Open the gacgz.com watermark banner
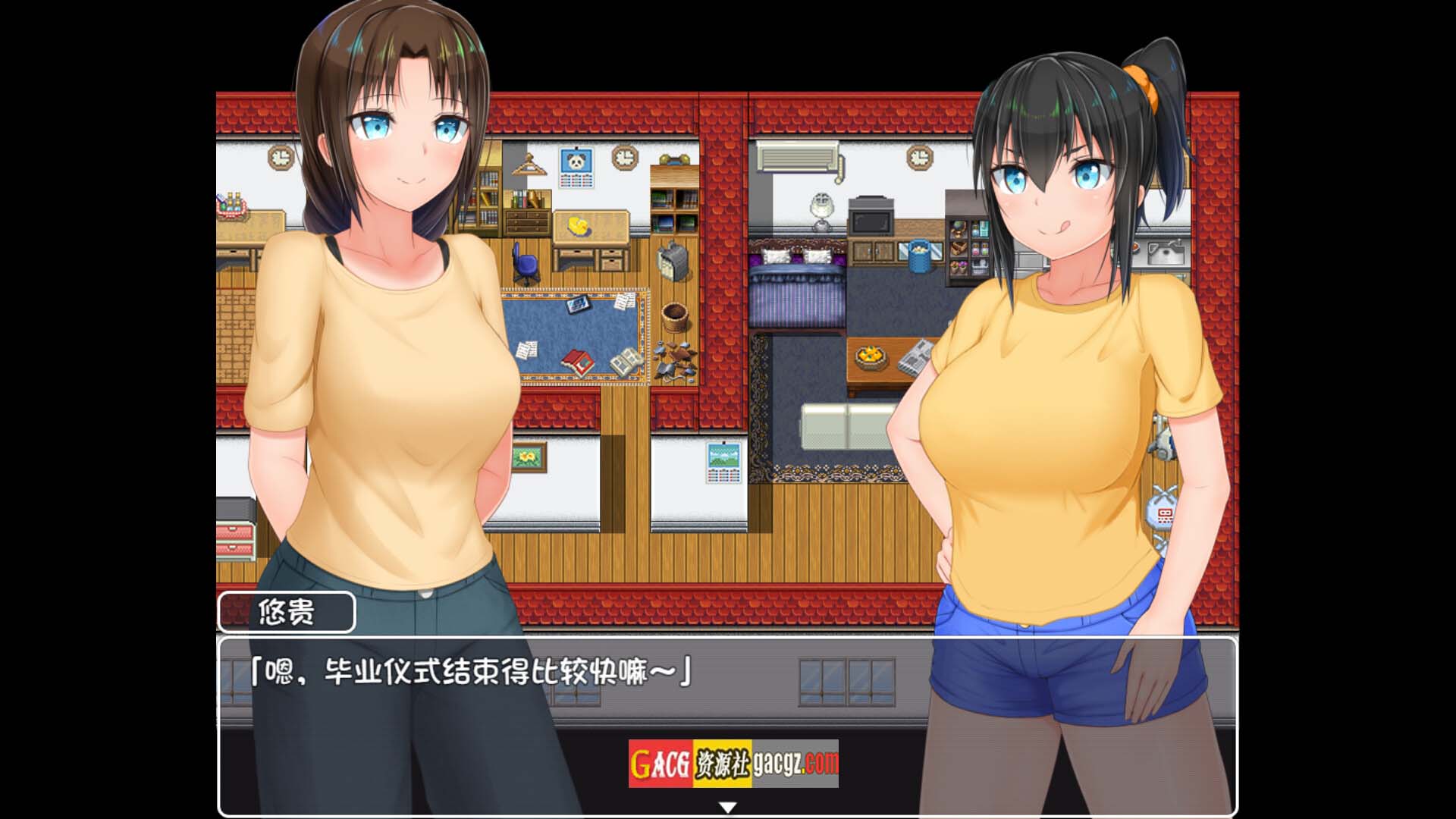The width and height of the screenshot is (1456, 819). tap(733, 763)
